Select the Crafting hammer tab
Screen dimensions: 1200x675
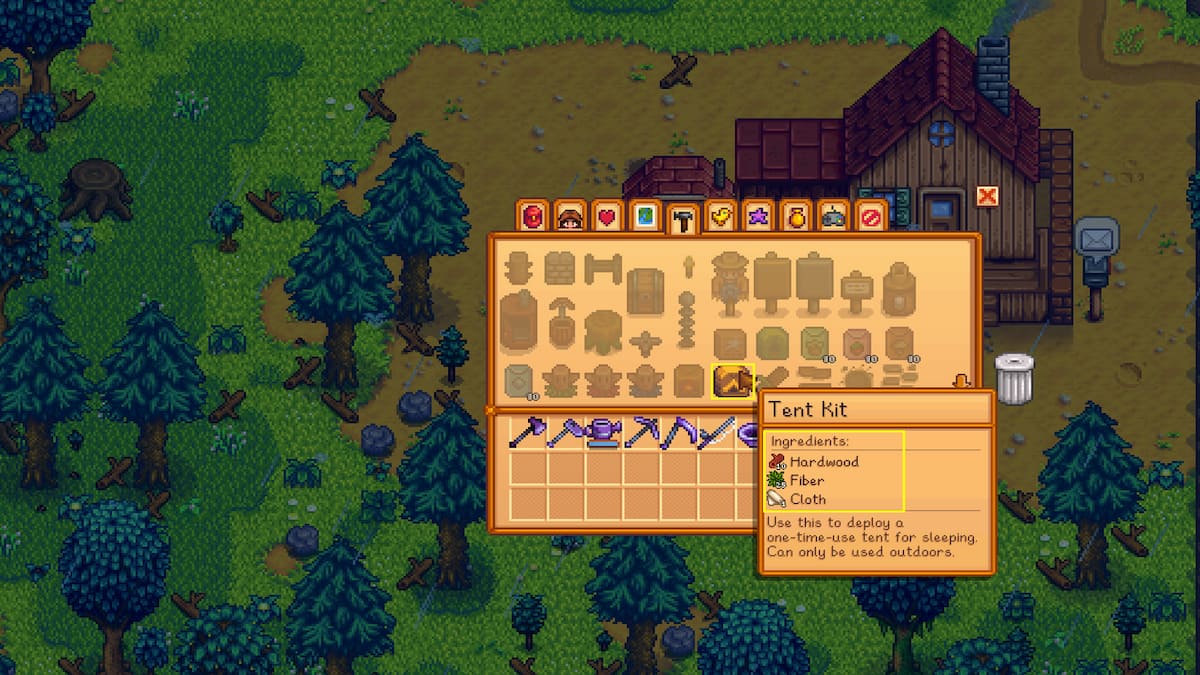[x=684, y=219]
